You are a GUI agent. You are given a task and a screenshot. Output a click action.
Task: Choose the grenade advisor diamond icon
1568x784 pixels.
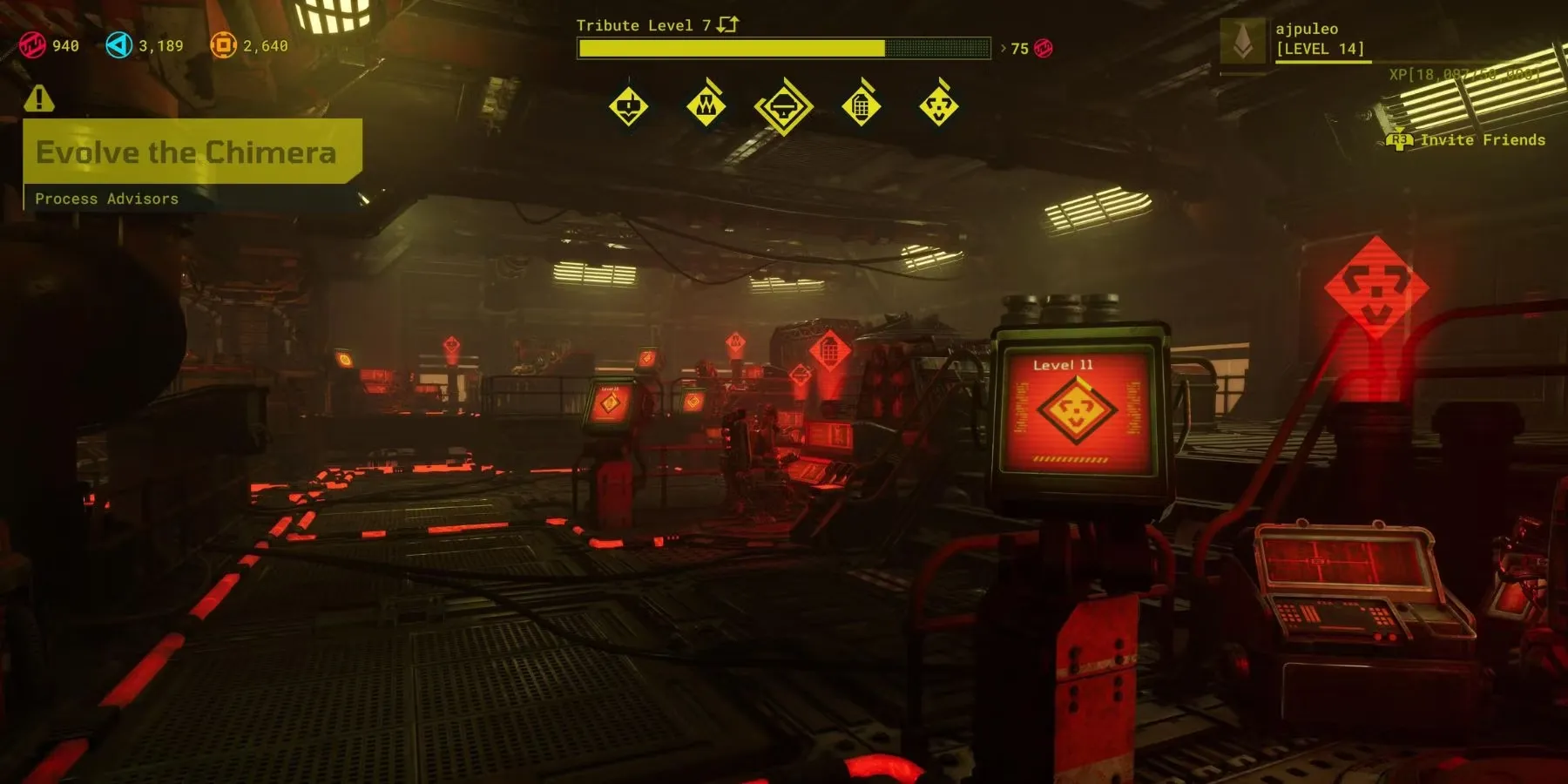click(x=861, y=107)
